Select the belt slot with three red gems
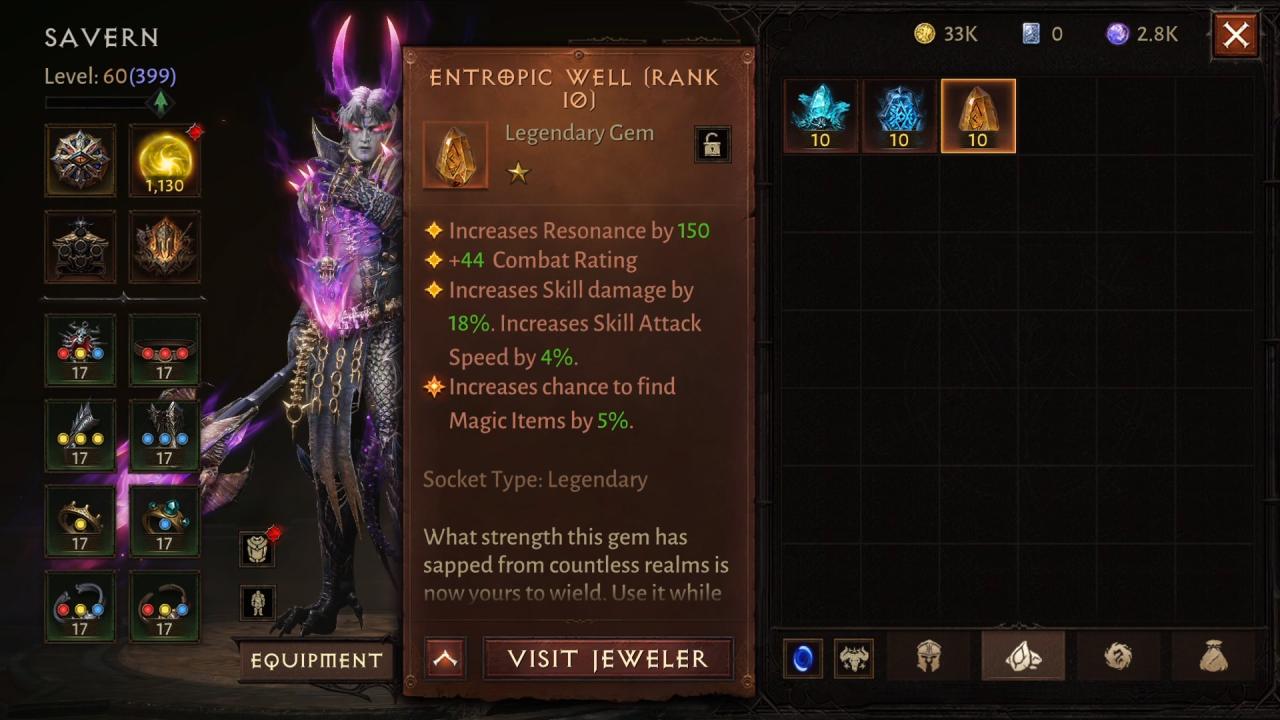This screenshot has width=1280, height=720. (x=165, y=349)
